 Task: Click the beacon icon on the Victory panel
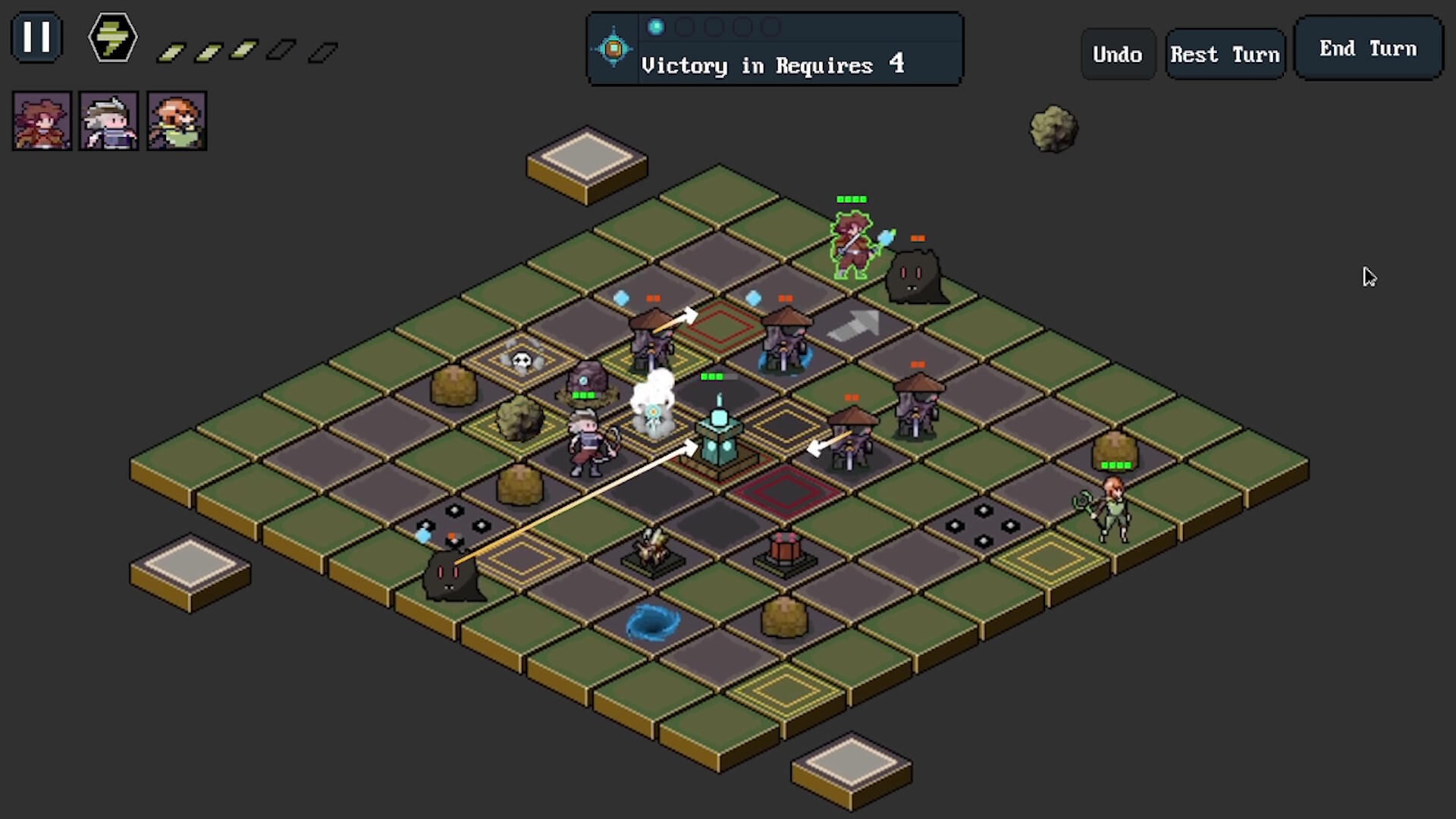[613, 48]
